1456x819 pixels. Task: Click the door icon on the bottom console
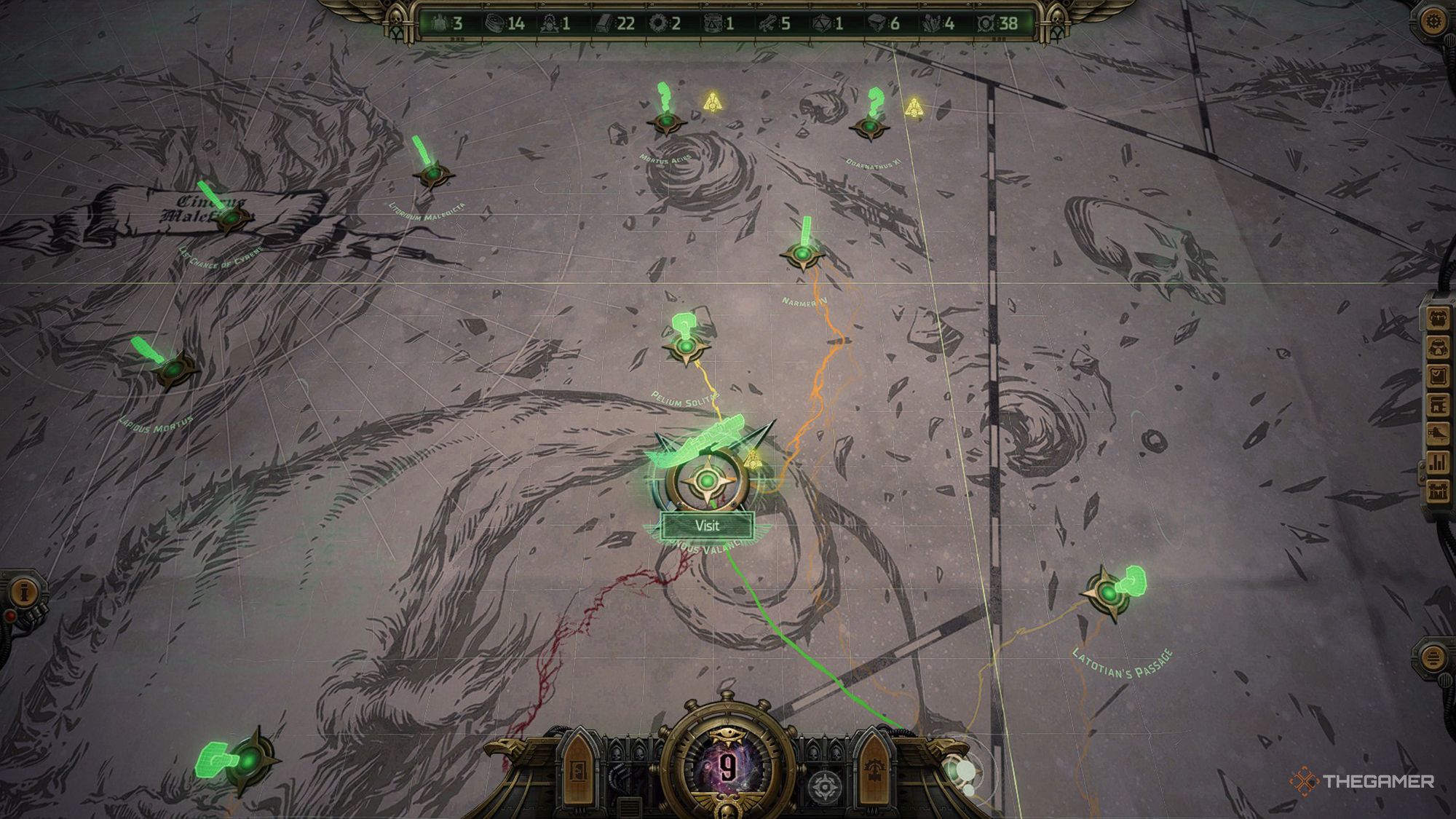578,770
